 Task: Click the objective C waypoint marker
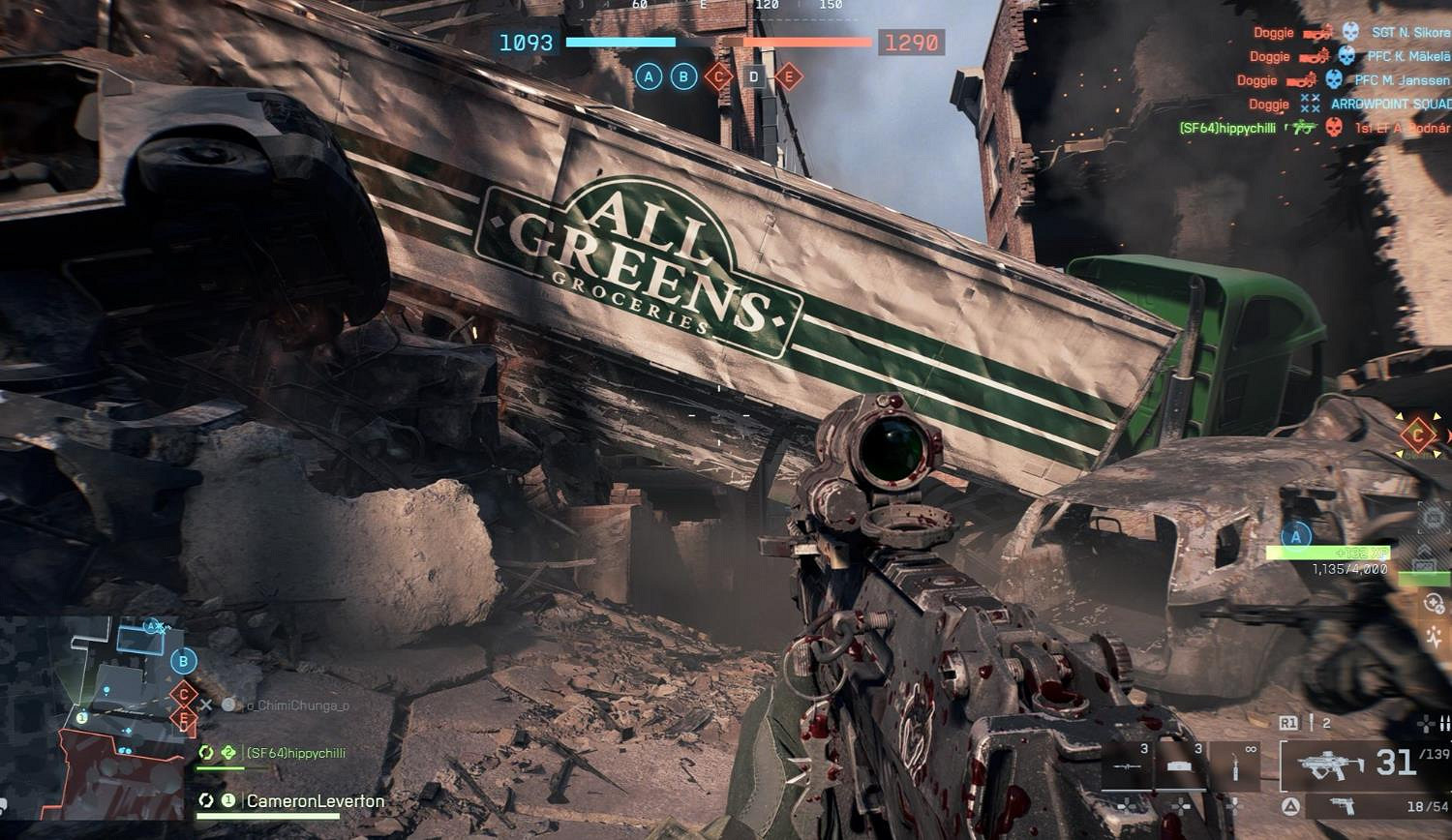pos(1418,435)
